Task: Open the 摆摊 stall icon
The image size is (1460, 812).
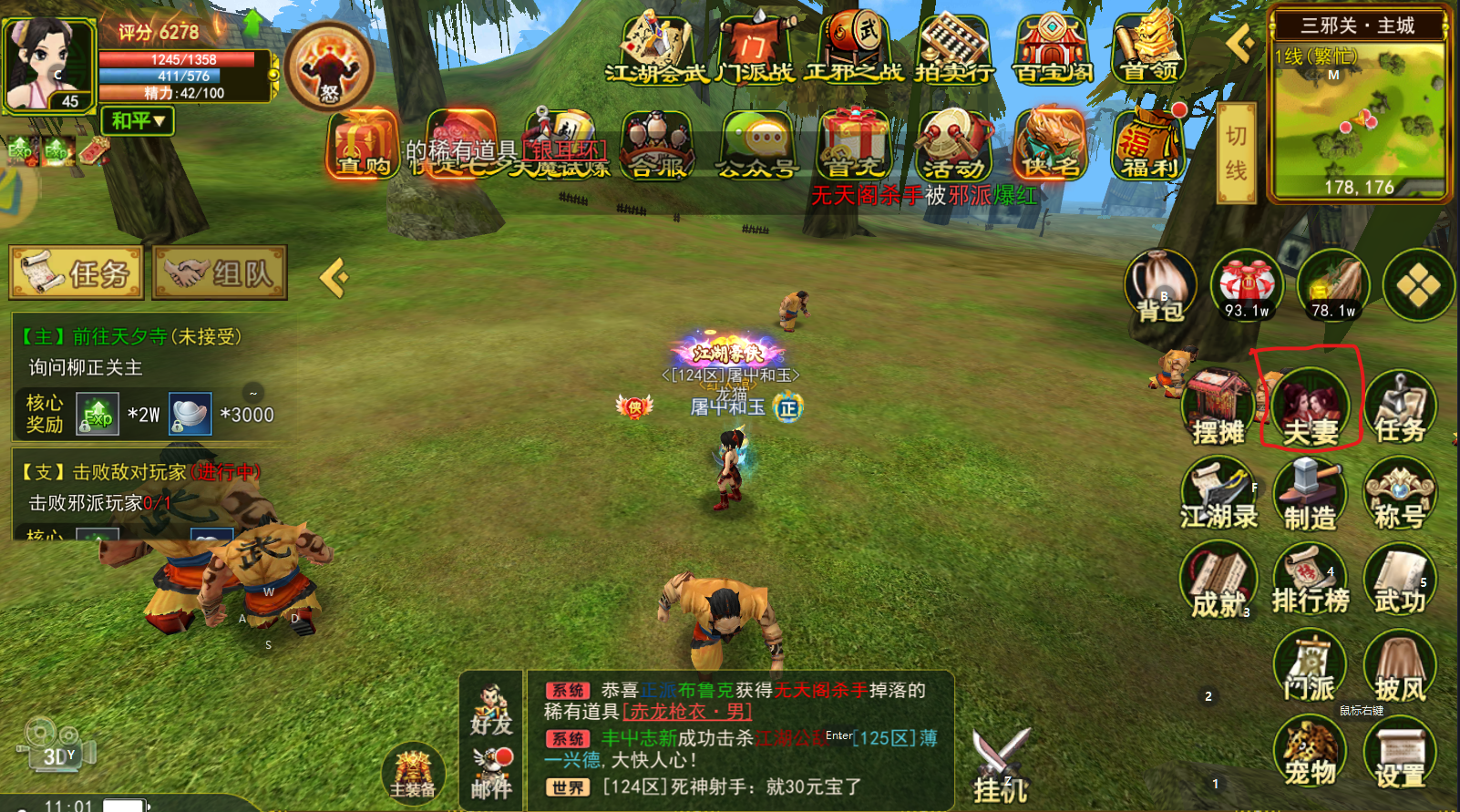Action: [1218, 406]
